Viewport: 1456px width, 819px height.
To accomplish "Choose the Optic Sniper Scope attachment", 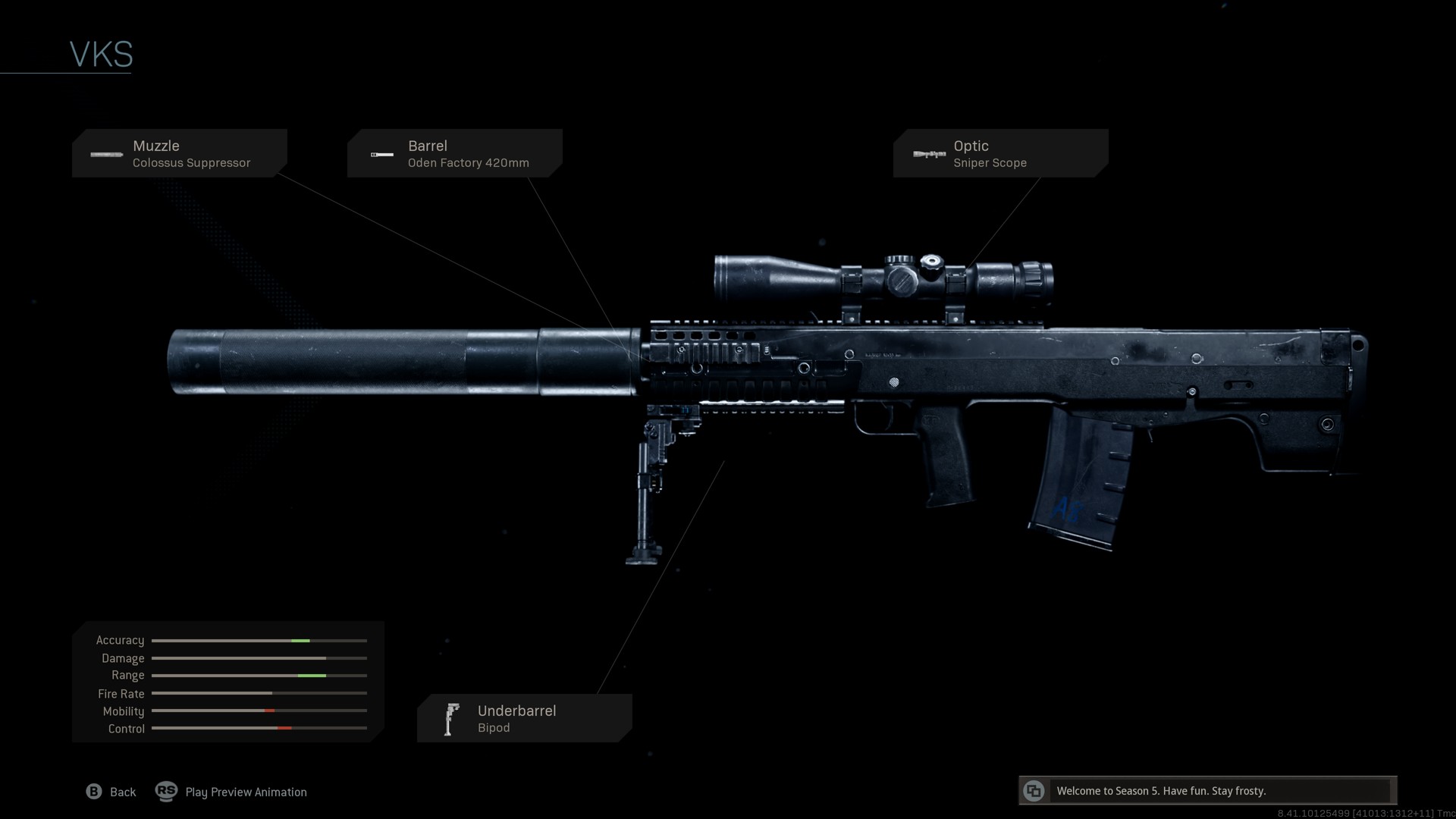I will [1000, 153].
